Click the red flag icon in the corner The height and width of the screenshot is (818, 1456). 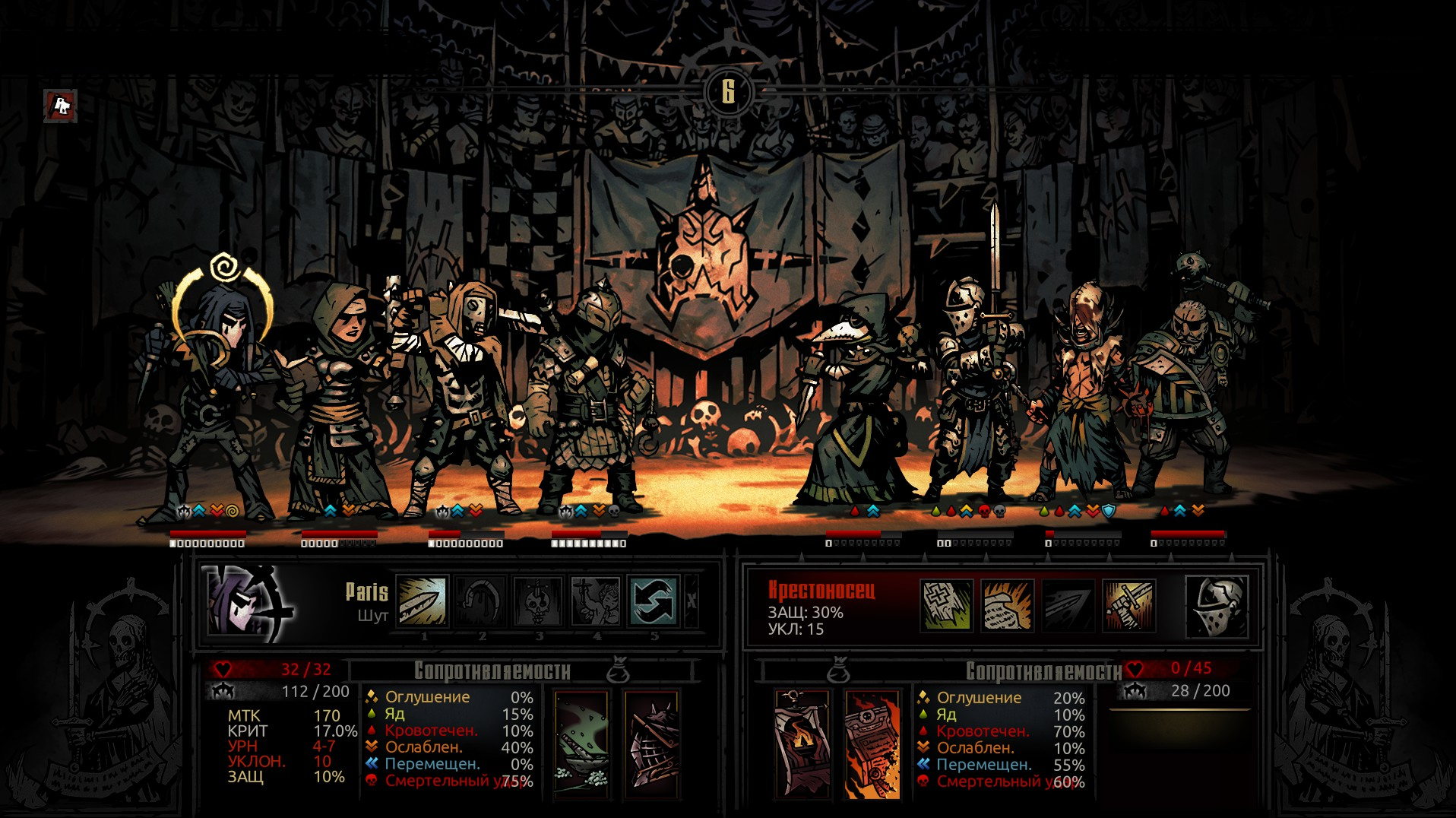tap(61, 106)
